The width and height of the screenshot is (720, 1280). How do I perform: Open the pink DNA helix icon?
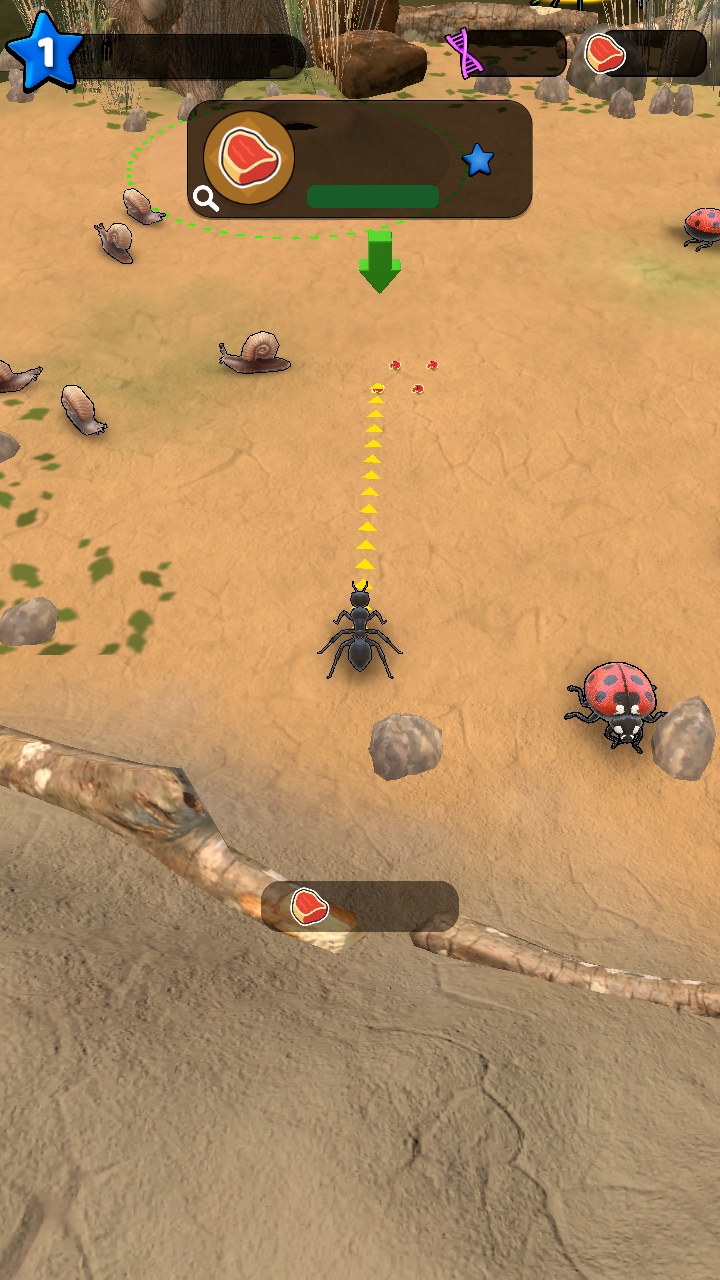467,53
